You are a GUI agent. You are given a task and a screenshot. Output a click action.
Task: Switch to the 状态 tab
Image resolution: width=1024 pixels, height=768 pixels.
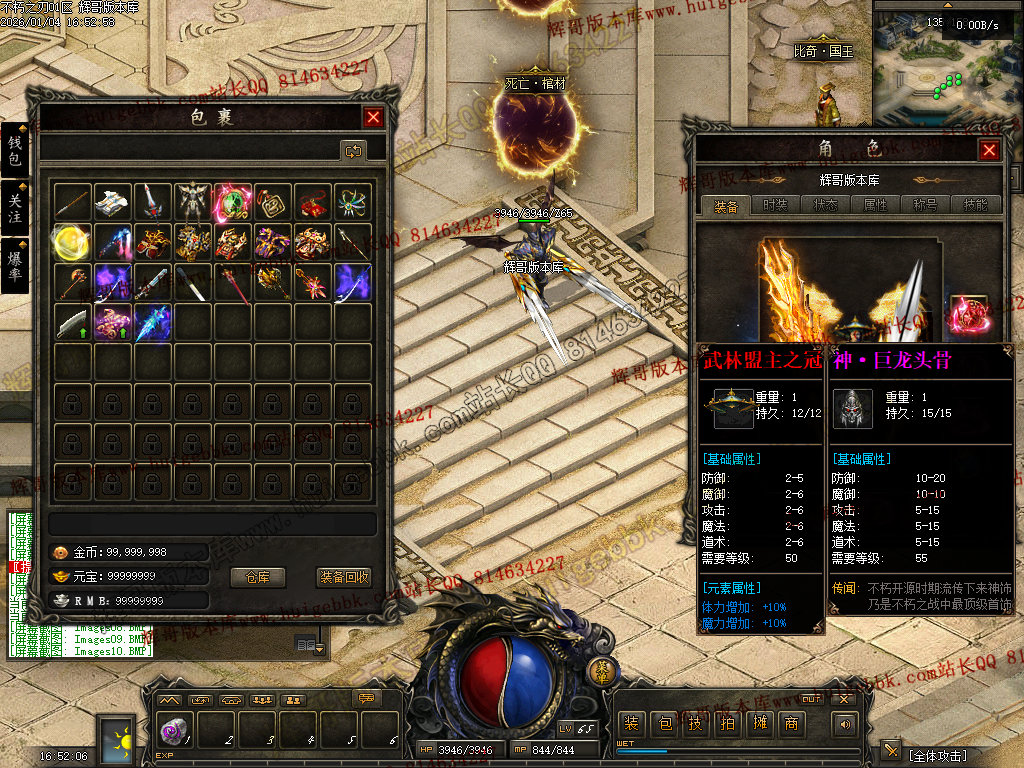(826, 205)
